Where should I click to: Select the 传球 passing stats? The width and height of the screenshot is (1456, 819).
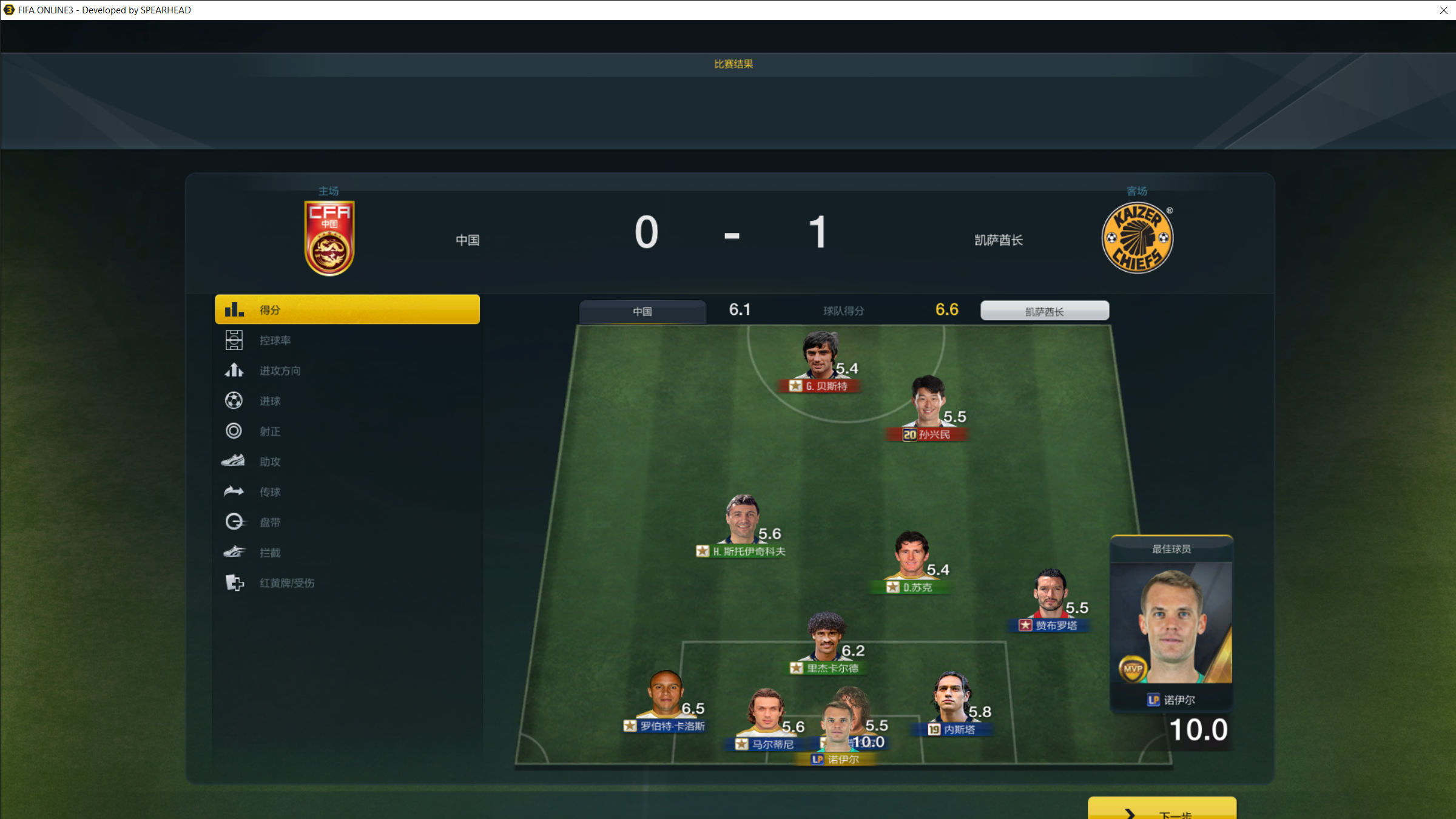(x=270, y=492)
